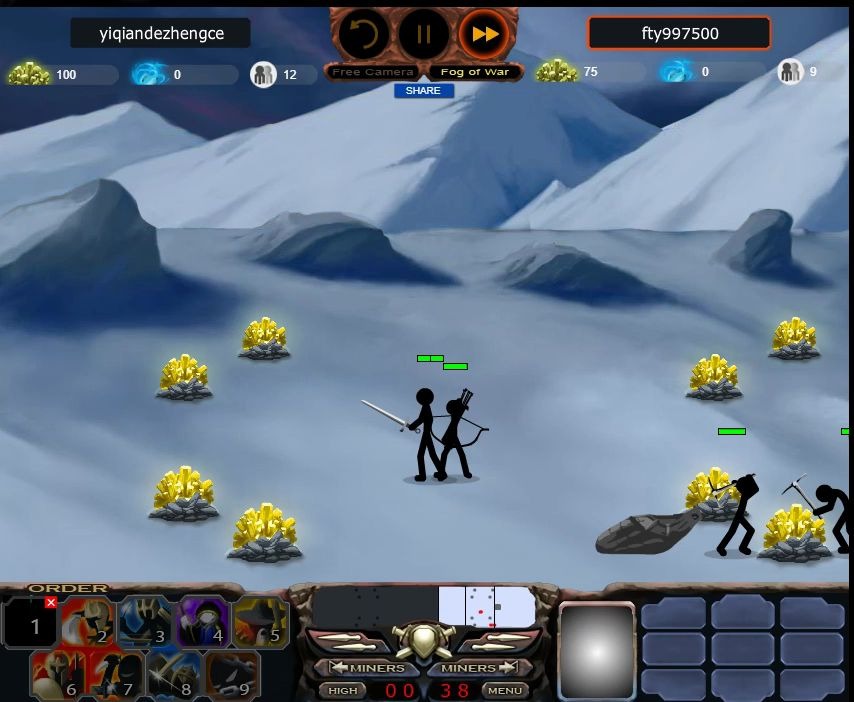Choose unit icon number 2

tap(88, 624)
